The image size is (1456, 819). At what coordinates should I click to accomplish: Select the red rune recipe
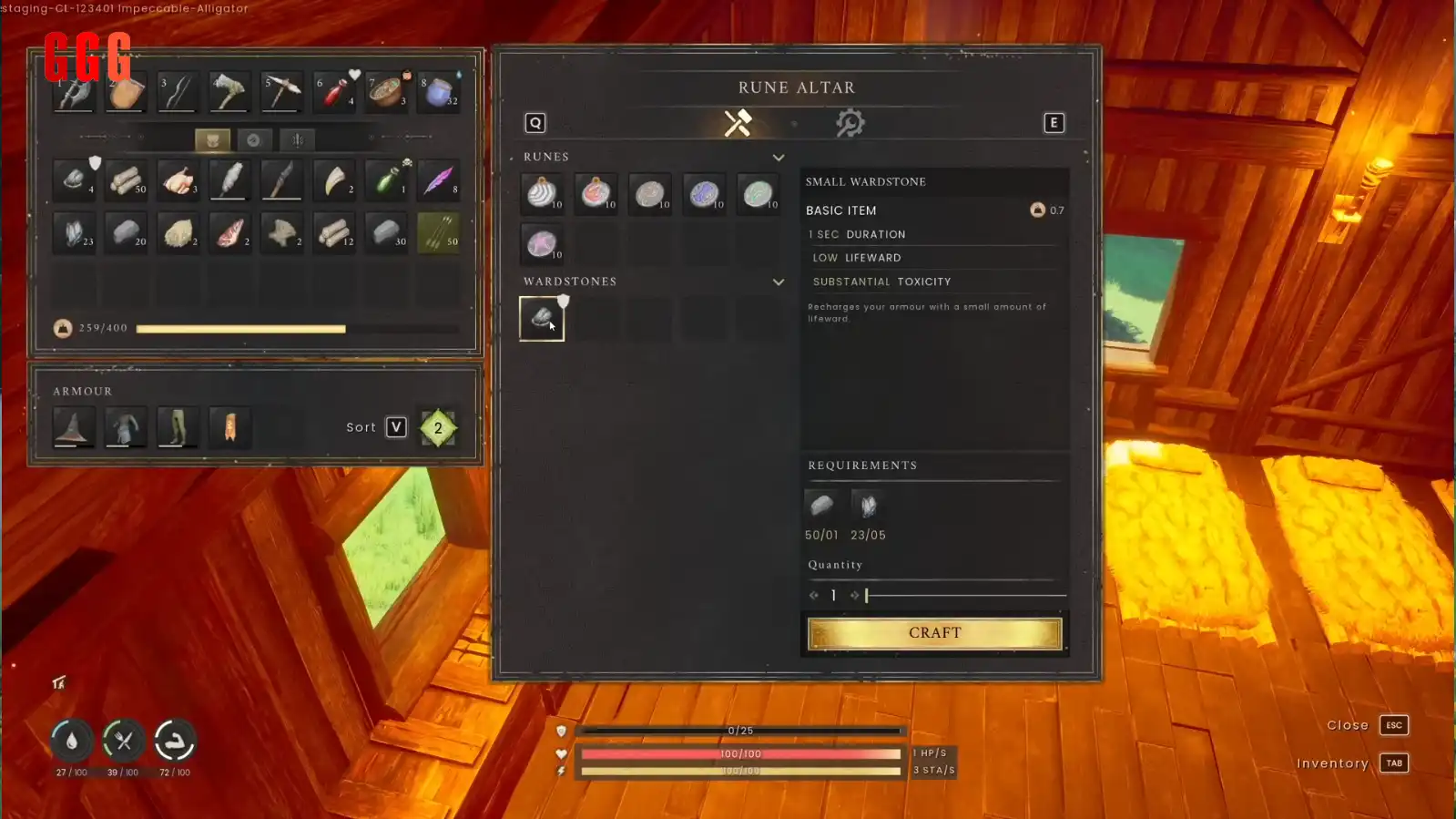click(x=596, y=193)
